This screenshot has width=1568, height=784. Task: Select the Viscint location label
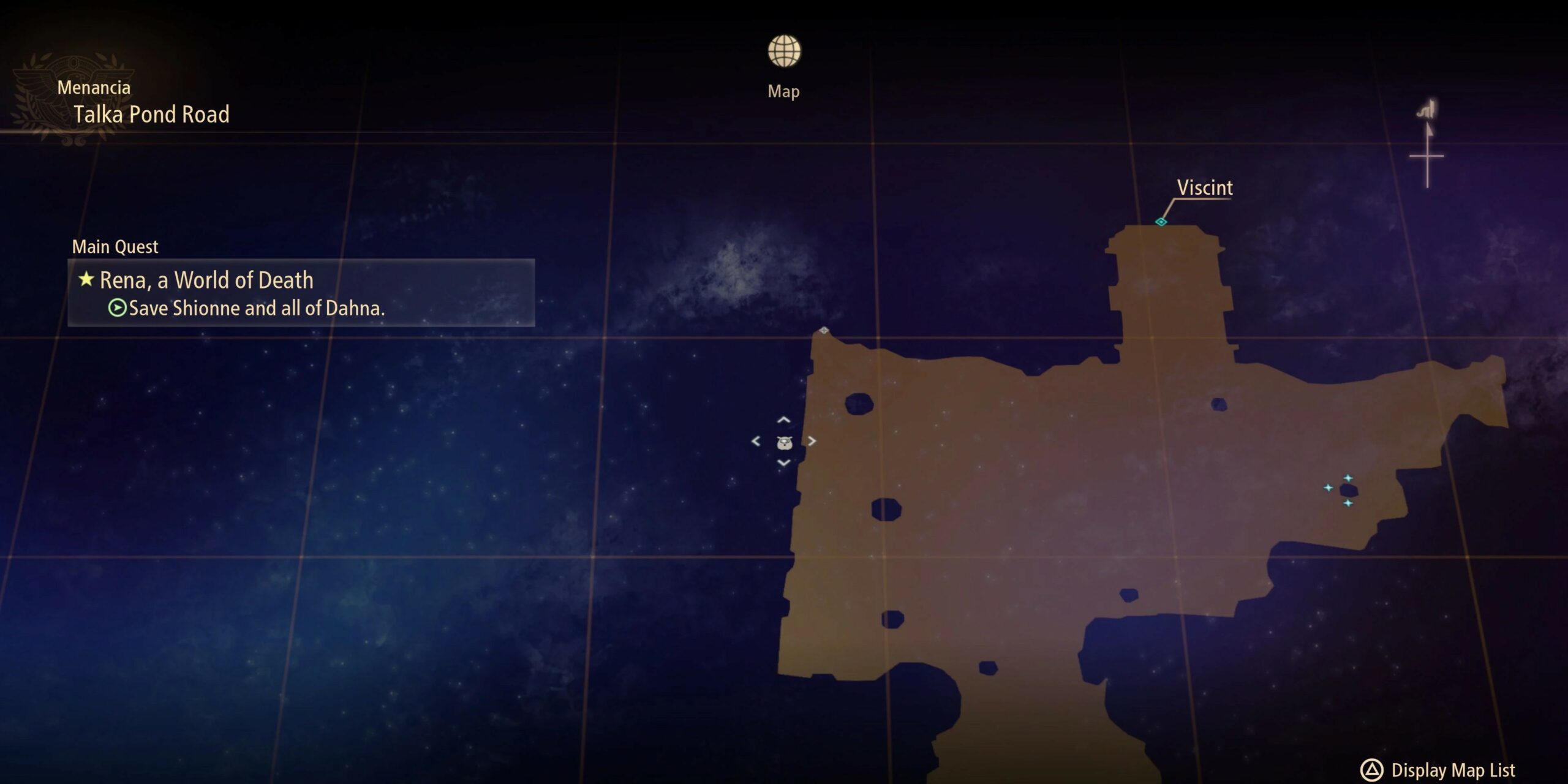[1204, 188]
